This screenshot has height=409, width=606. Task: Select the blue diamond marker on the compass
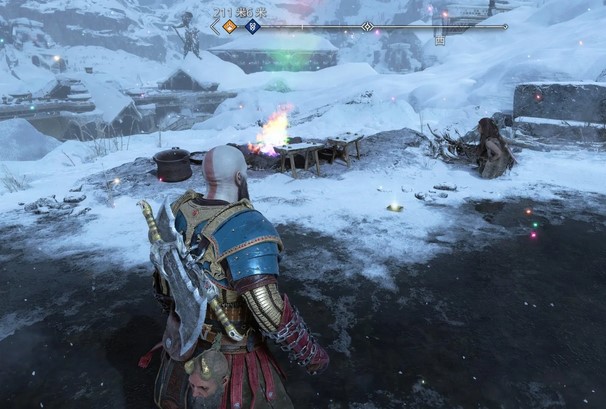[253, 27]
